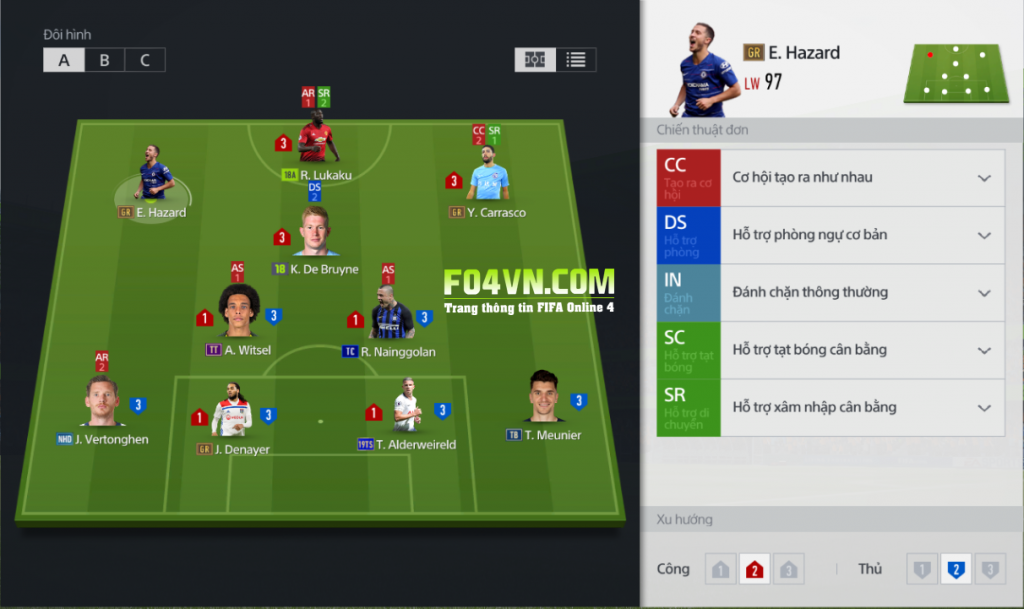Show the squad list view
This screenshot has height=609, width=1024.
pyautogui.click(x=576, y=60)
